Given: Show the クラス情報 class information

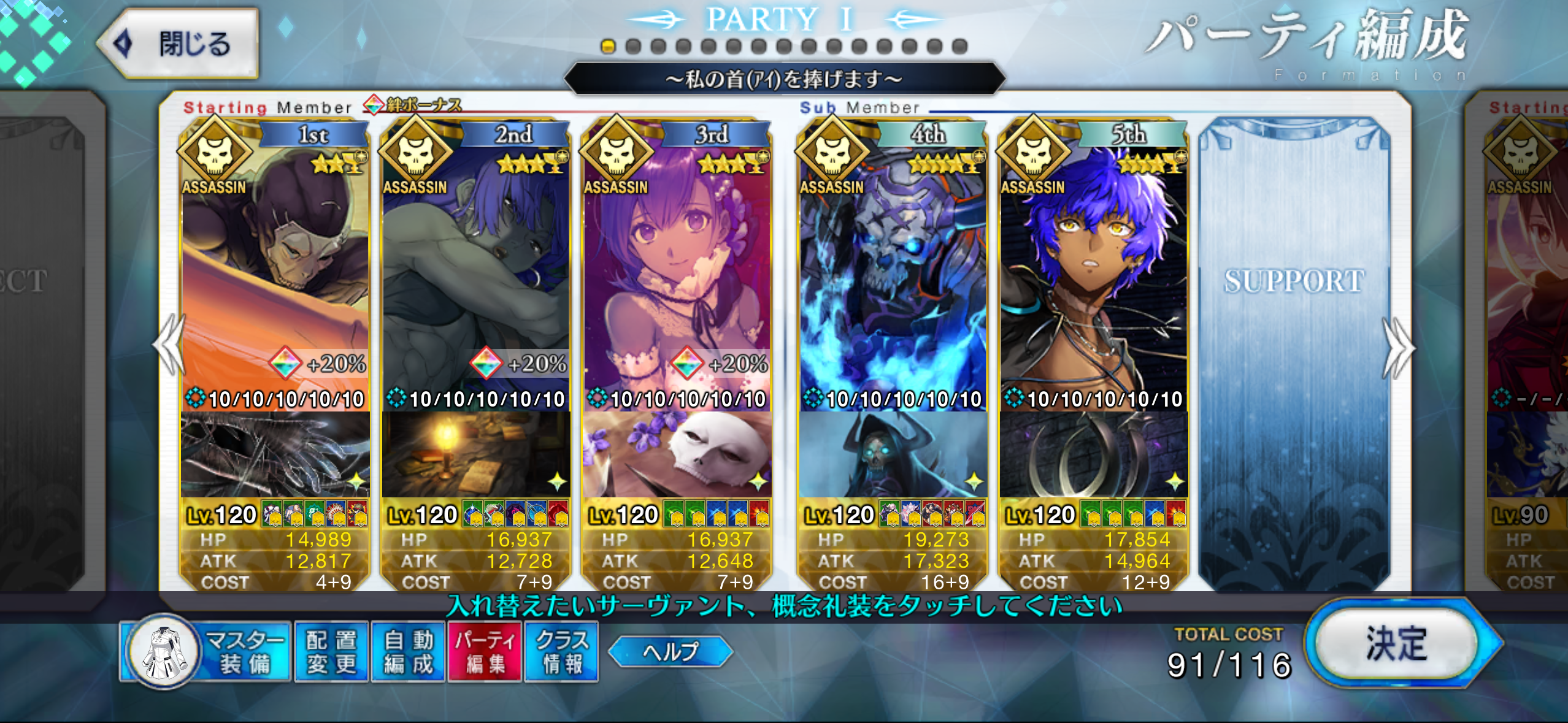Looking at the screenshot, I should pos(561,652).
